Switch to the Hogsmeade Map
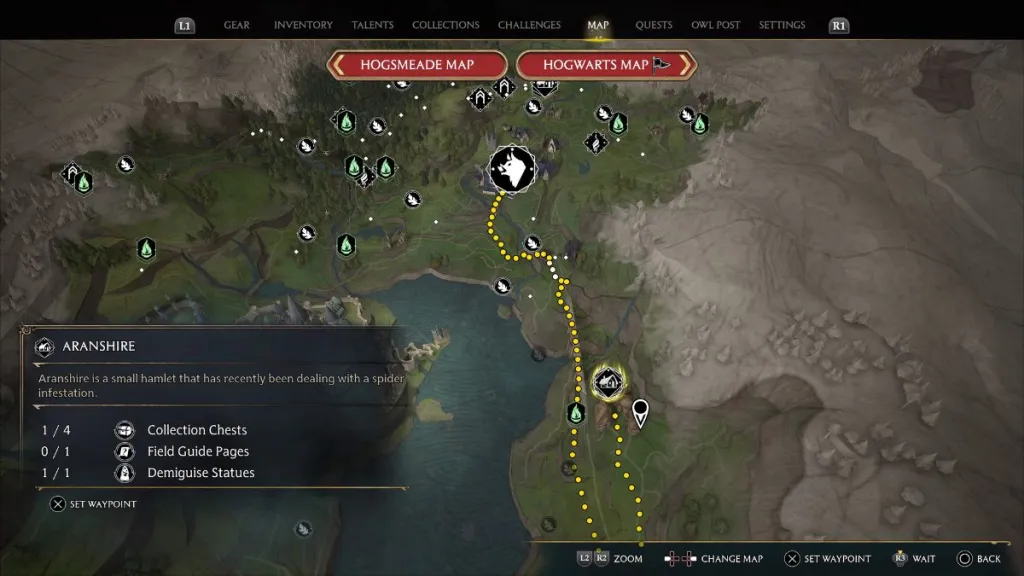Image resolution: width=1024 pixels, height=576 pixels. click(x=418, y=65)
